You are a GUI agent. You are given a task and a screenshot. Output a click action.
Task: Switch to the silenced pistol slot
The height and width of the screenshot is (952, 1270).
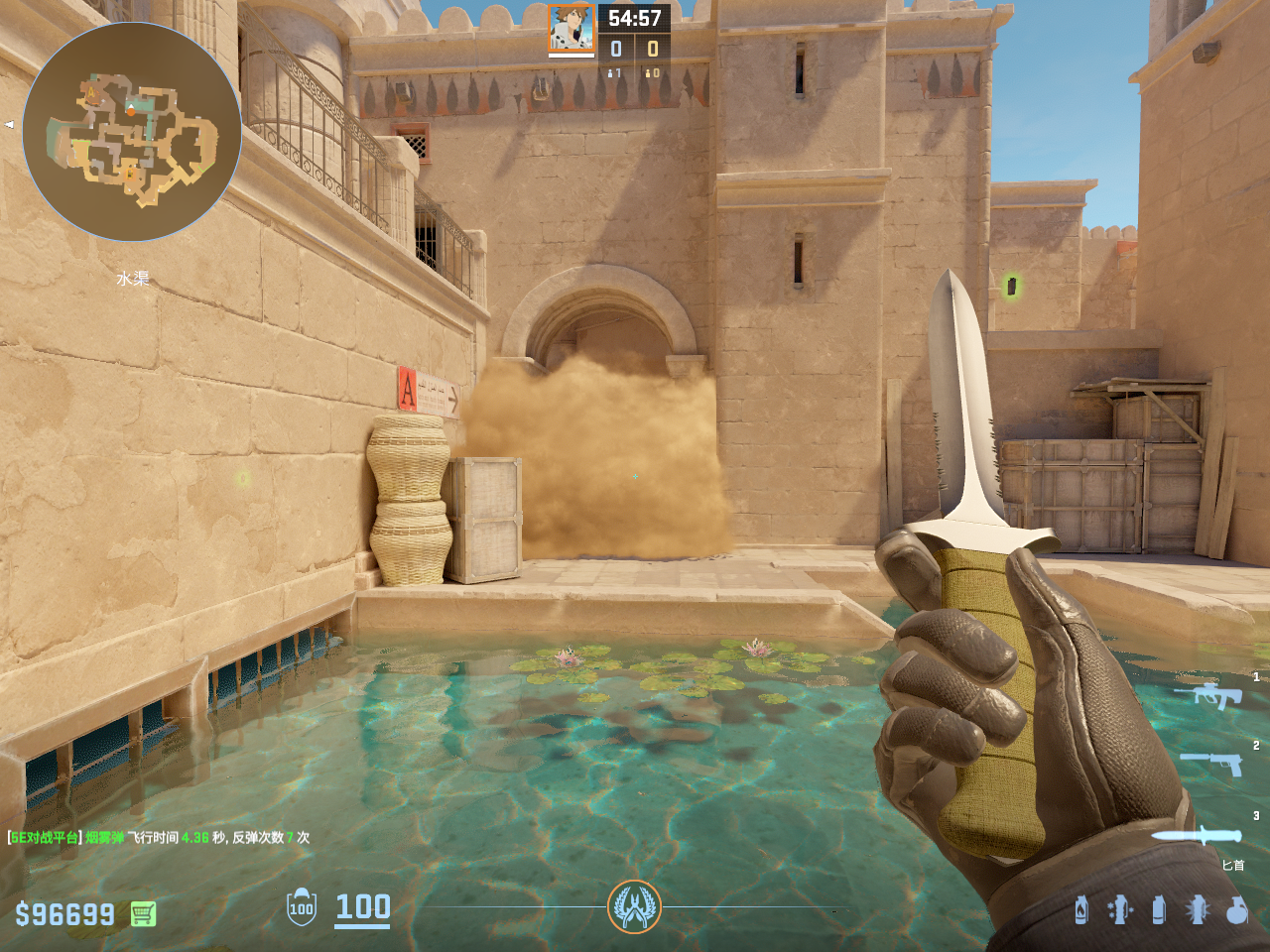point(1209,764)
